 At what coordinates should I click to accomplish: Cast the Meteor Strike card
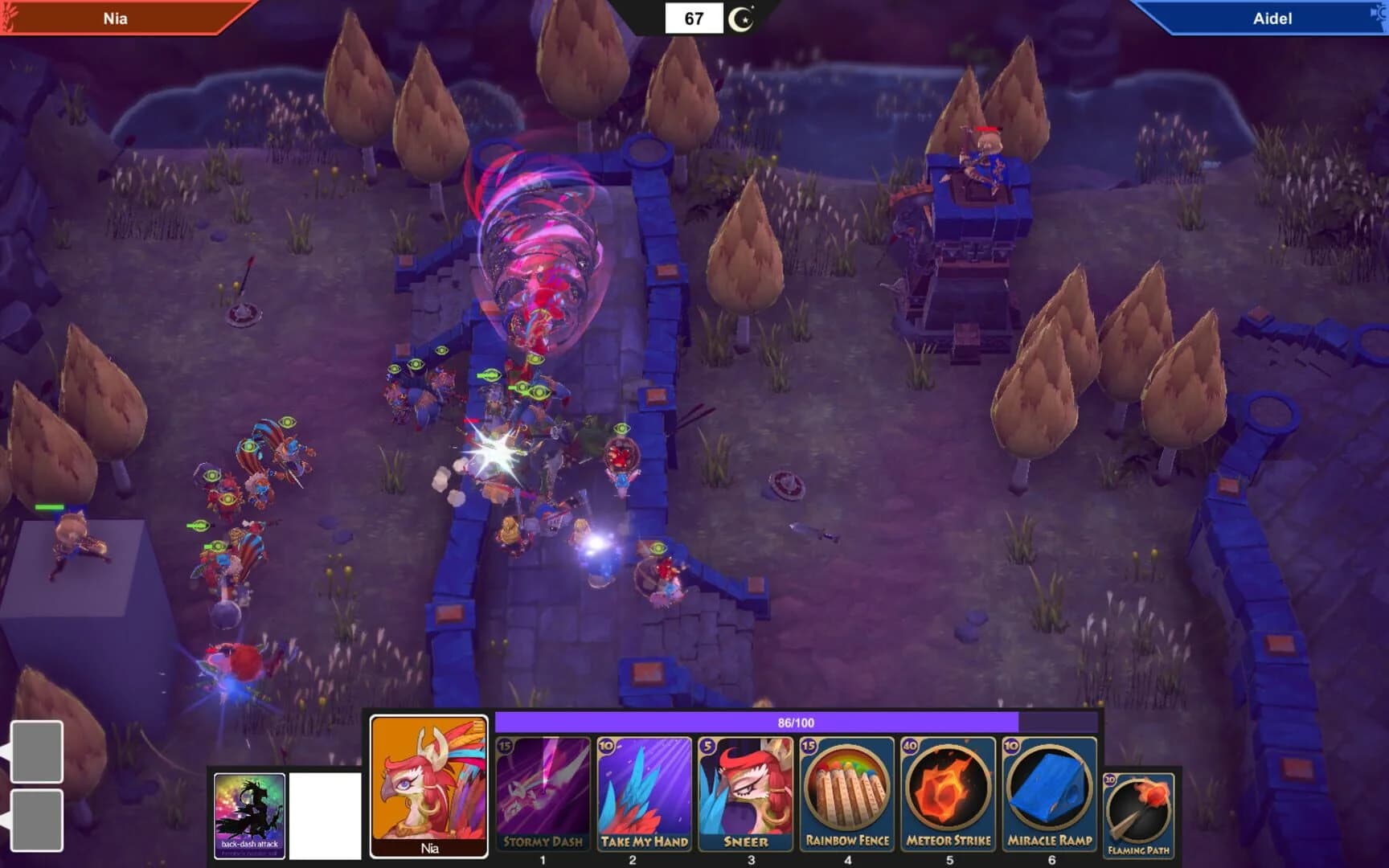tap(949, 796)
